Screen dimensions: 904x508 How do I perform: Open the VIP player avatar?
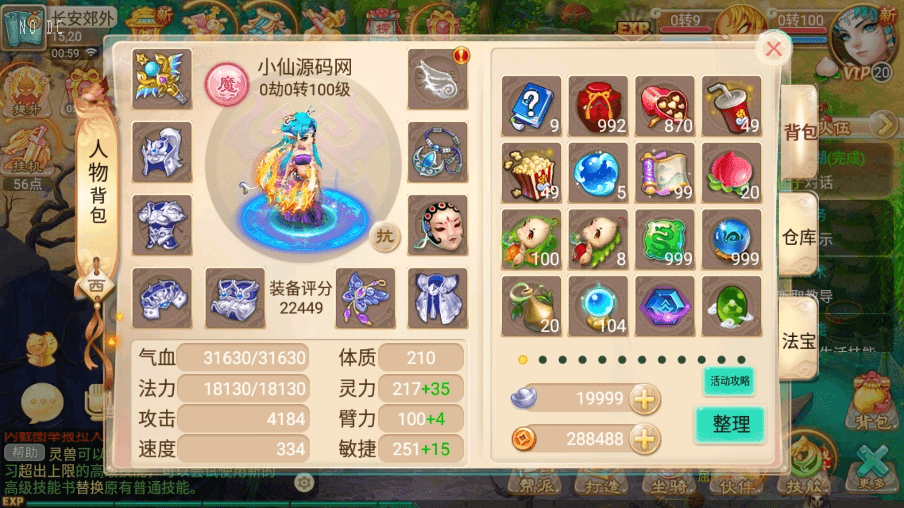(x=862, y=40)
